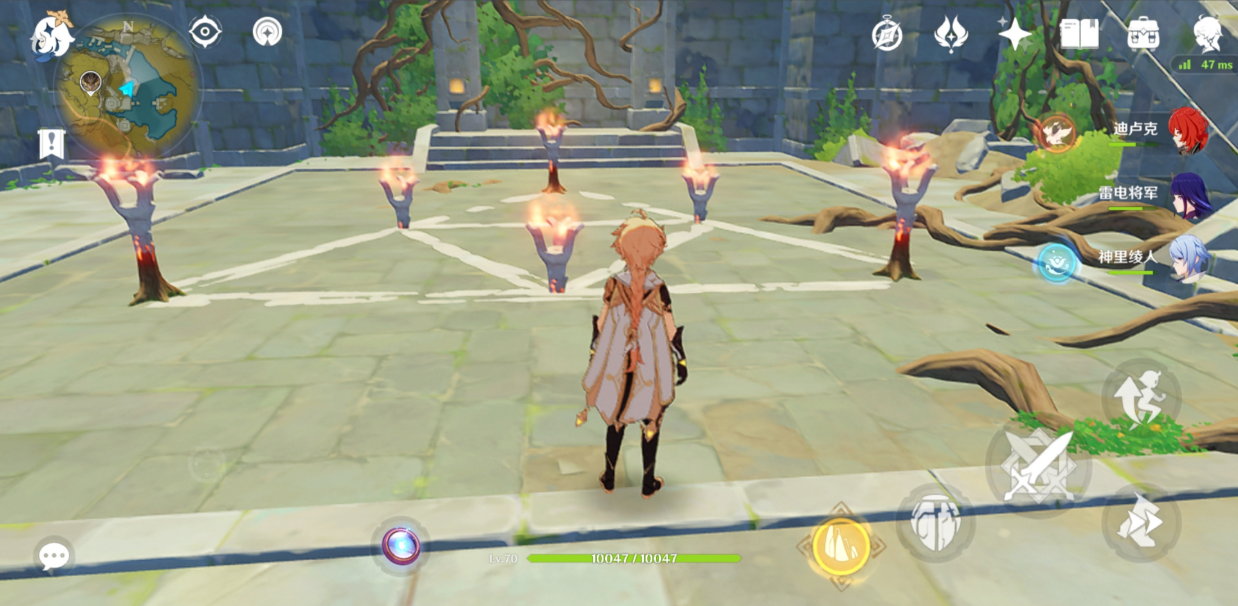Switch to party member 迪卢克
The width and height of the screenshot is (1238, 606).
tap(1187, 132)
